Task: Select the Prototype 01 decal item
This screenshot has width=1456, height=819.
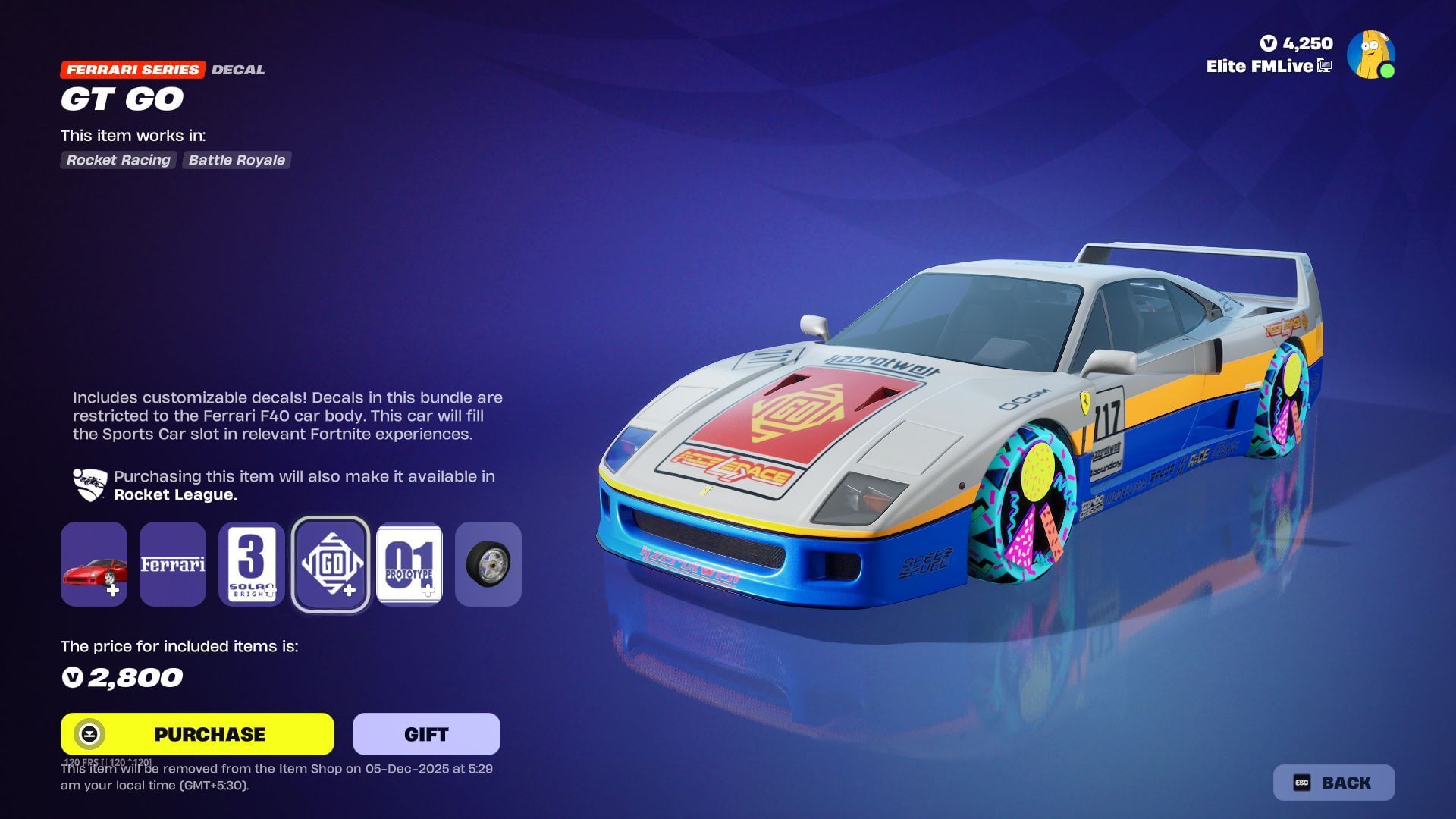Action: (x=409, y=564)
